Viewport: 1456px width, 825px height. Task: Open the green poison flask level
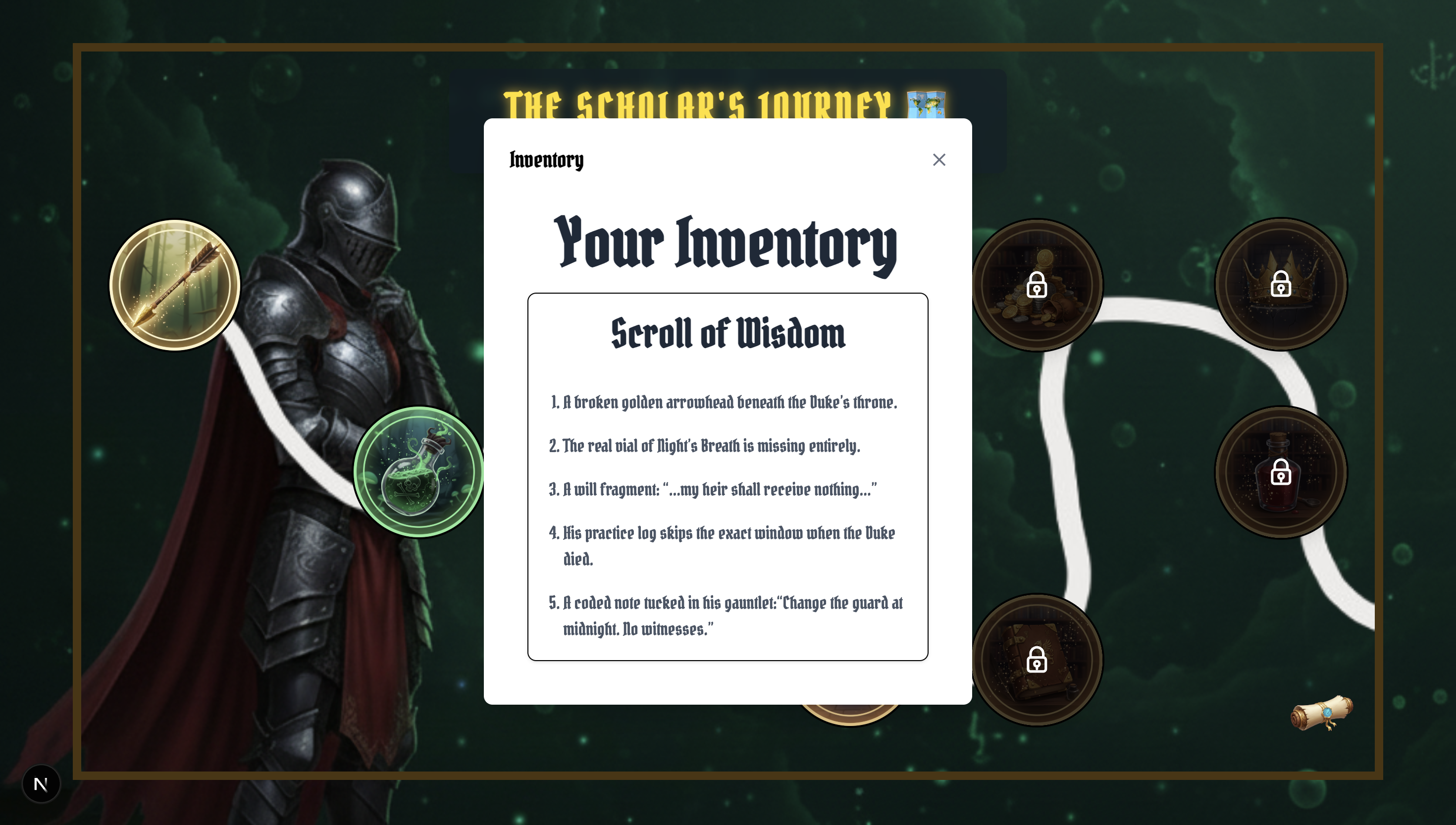418,471
